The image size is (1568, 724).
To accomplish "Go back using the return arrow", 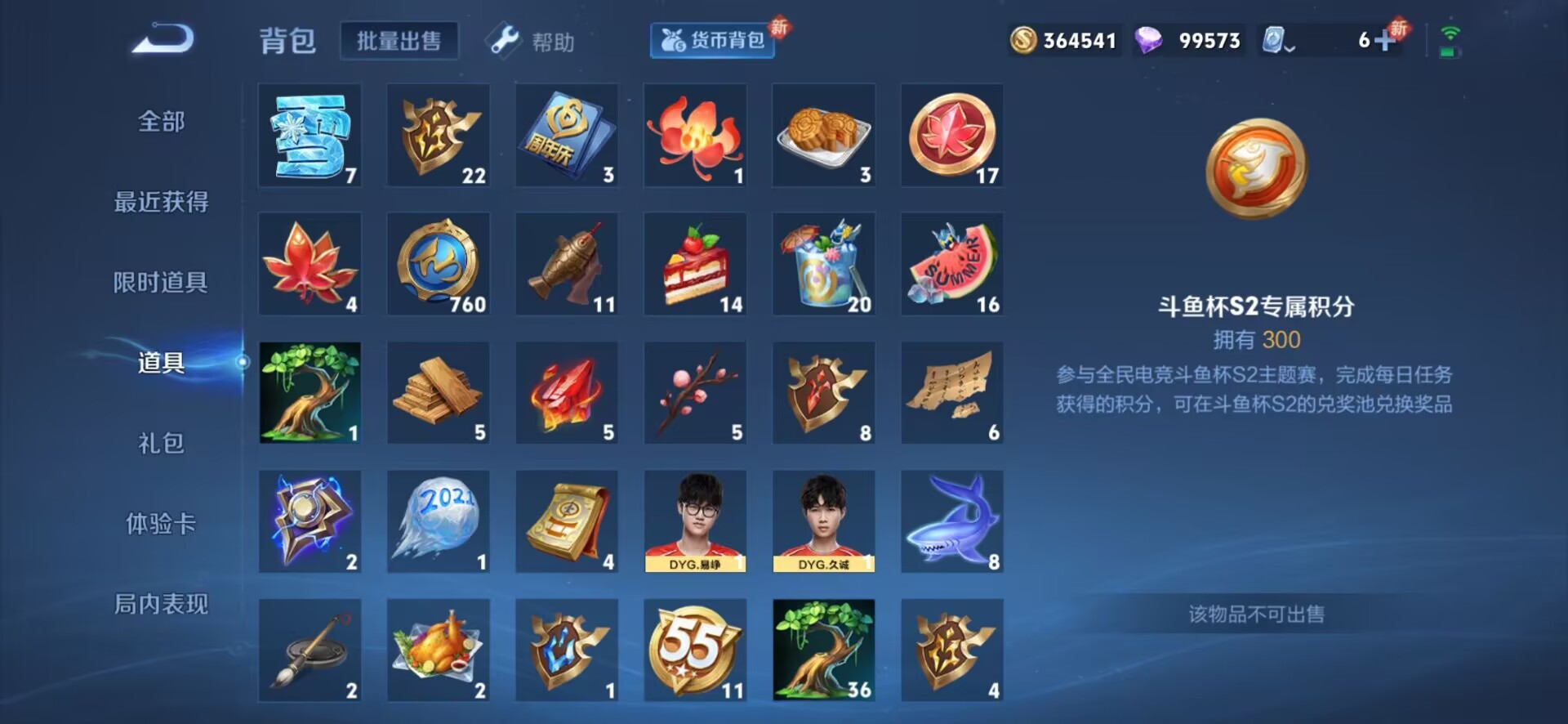I will click(x=163, y=38).
